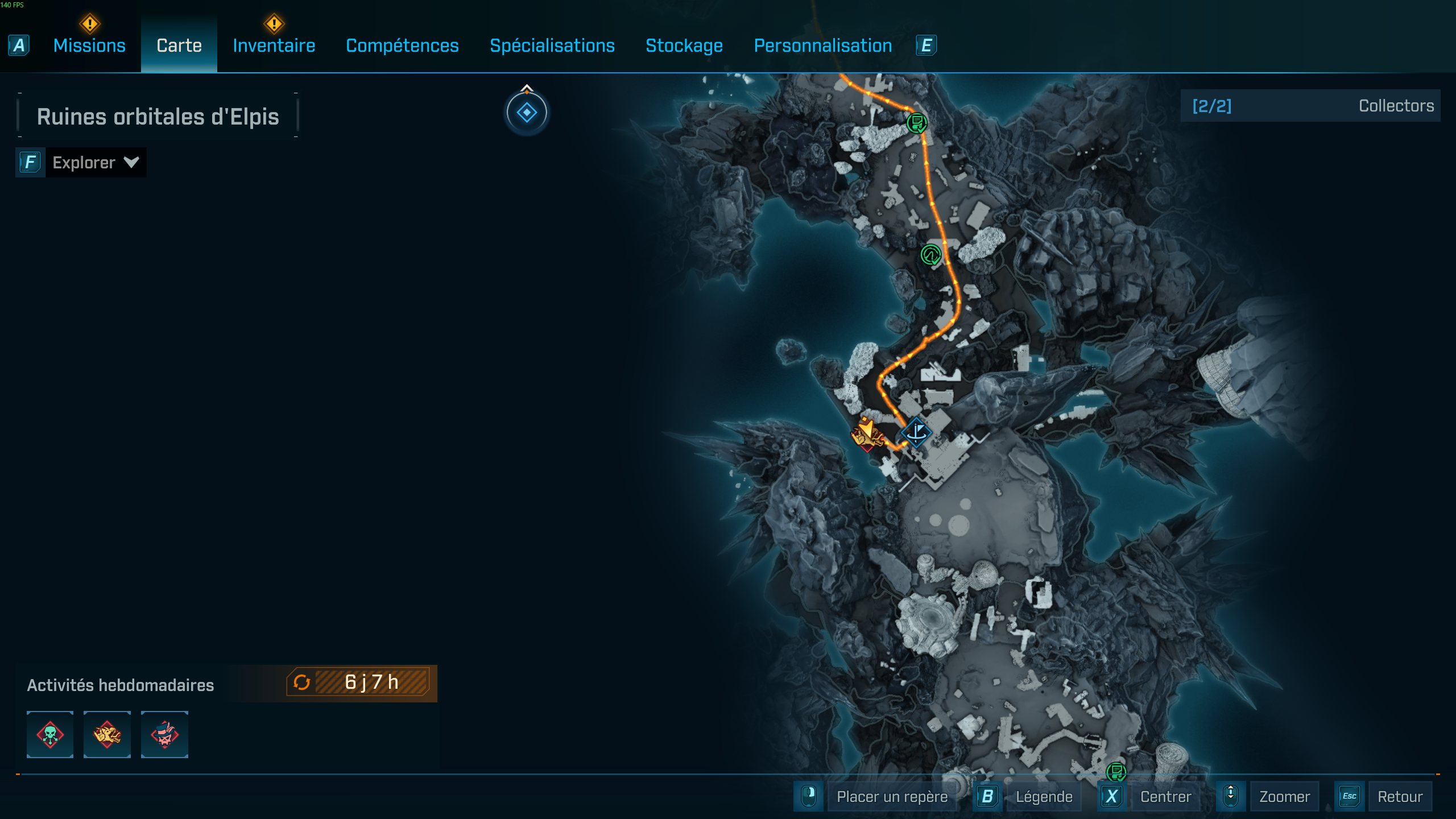Enable Centrer to recenter the map

coord(1166,796)
